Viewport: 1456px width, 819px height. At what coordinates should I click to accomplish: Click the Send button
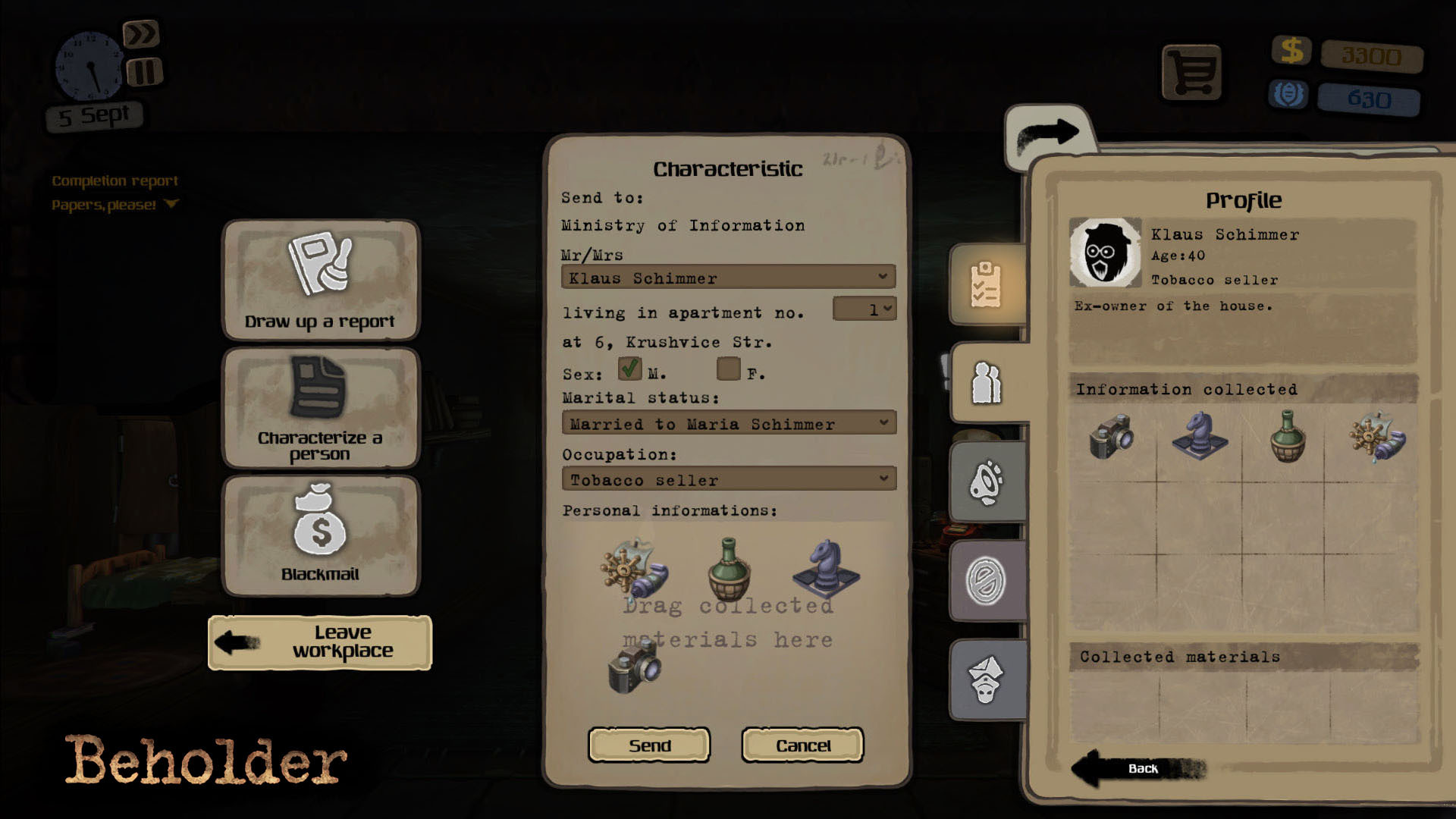[649, 745]
